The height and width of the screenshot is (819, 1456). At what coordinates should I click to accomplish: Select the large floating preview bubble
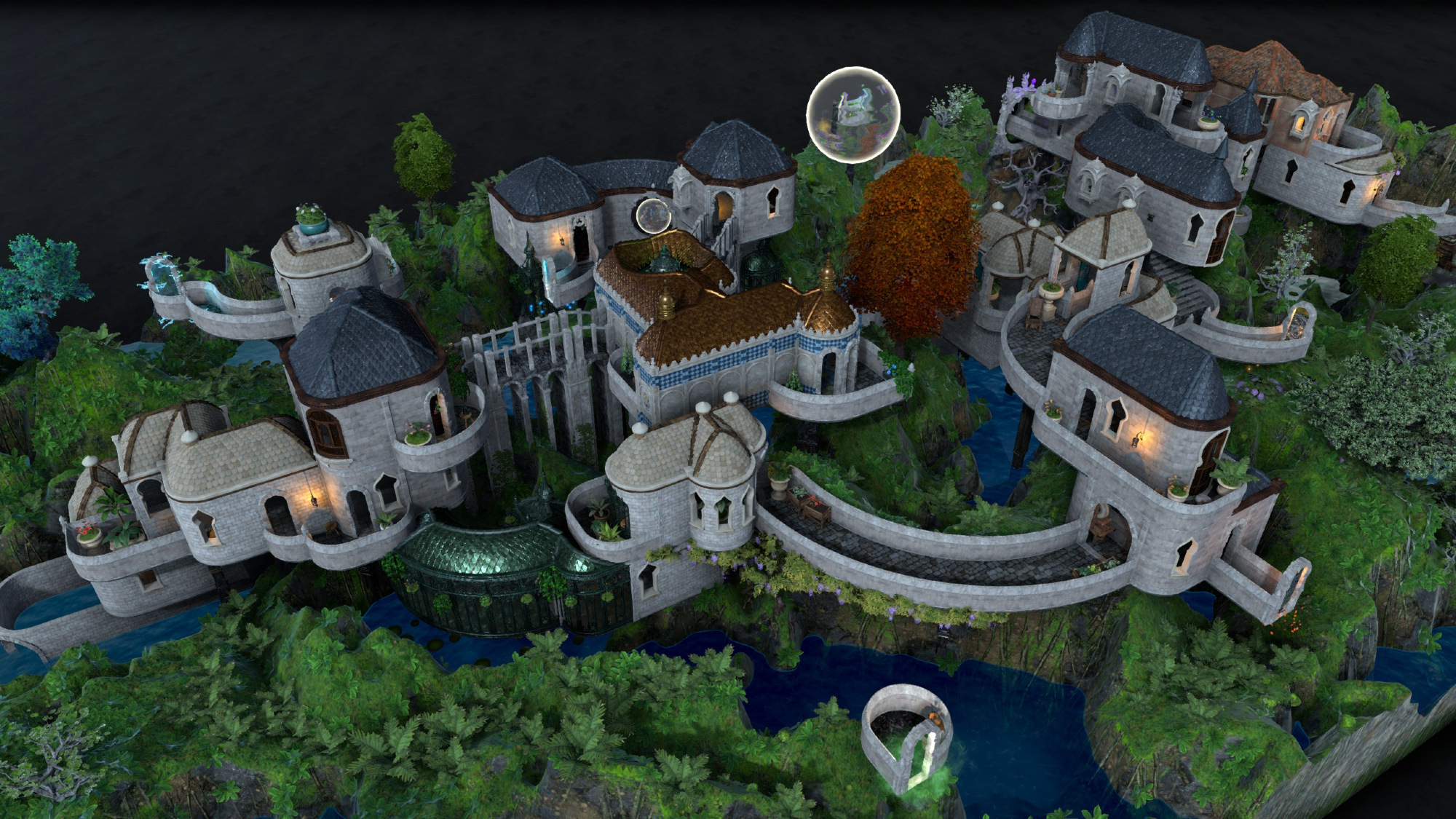pos(853,114)
